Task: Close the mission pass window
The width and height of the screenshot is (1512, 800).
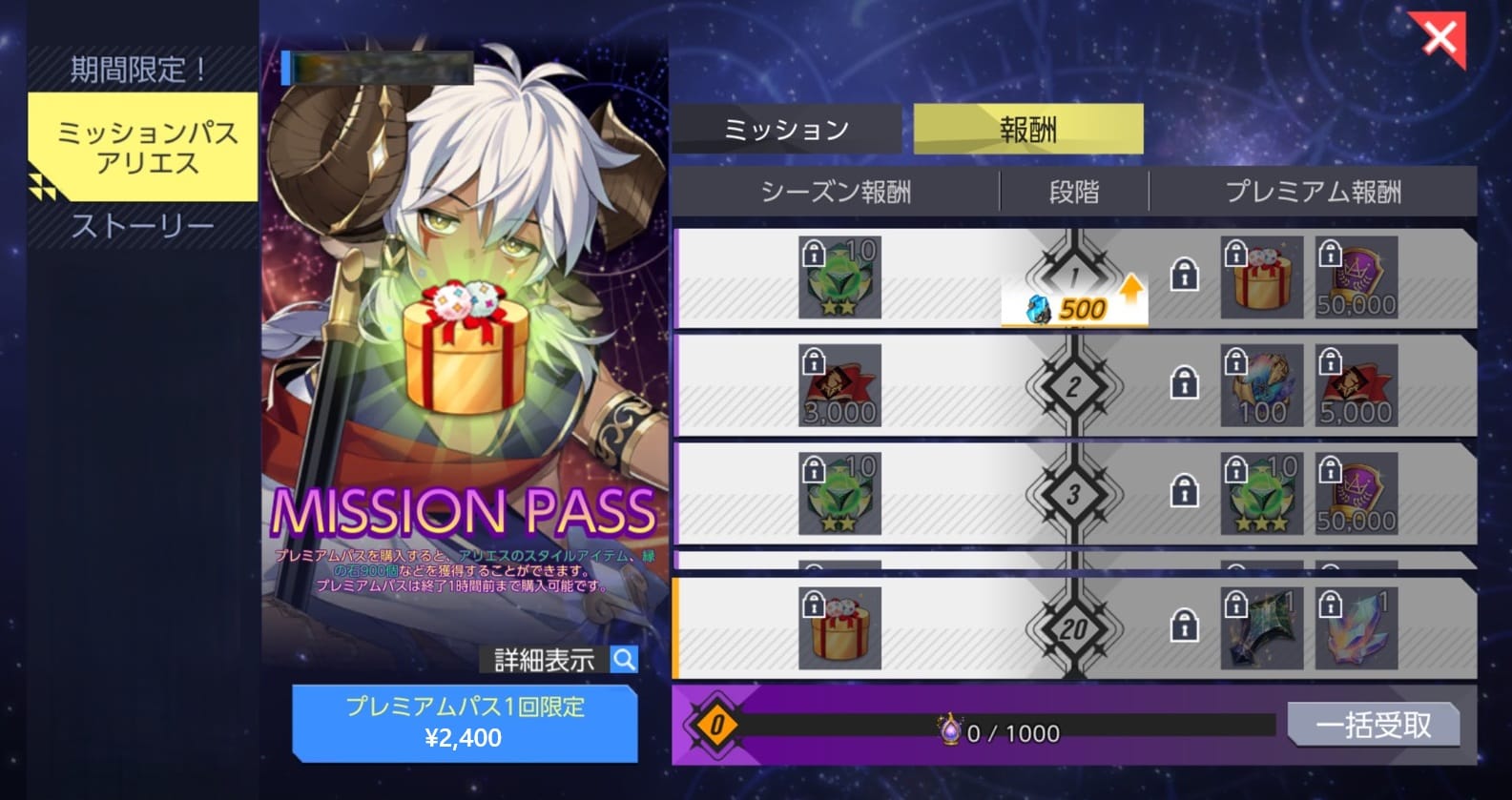Action: coord(1440,39)
